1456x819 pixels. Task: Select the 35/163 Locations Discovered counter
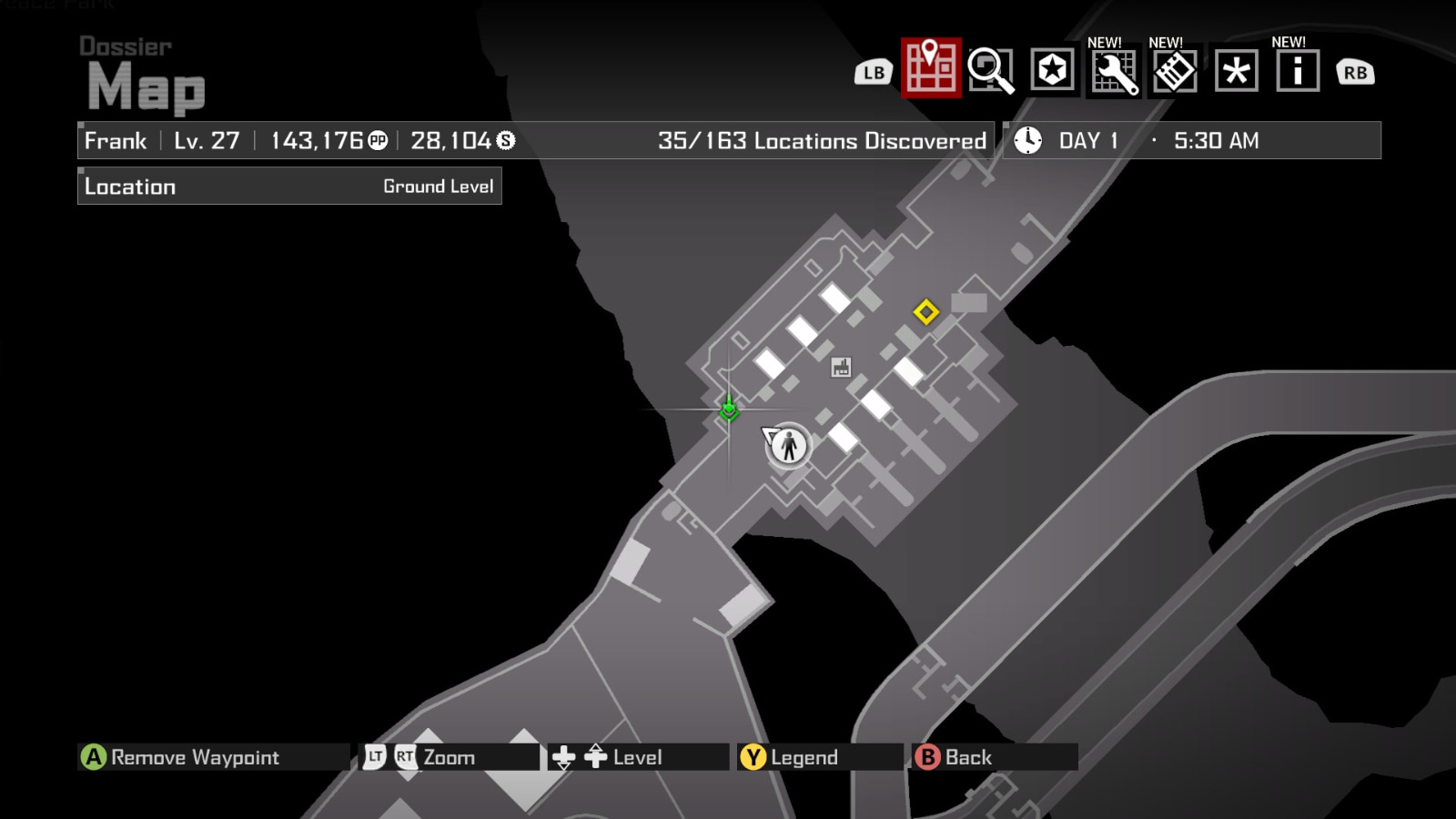pos(822,140)
